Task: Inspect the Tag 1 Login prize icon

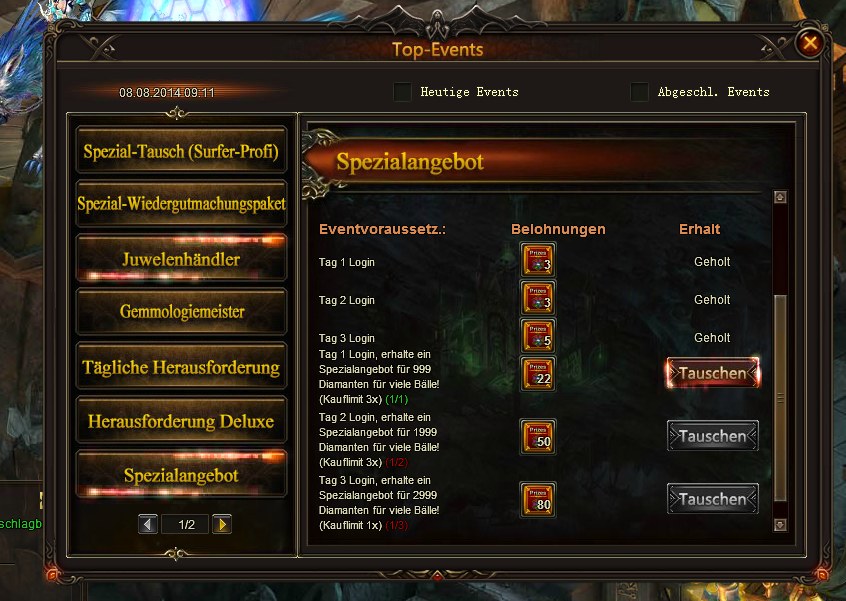Action: click(x=538, y=260)
